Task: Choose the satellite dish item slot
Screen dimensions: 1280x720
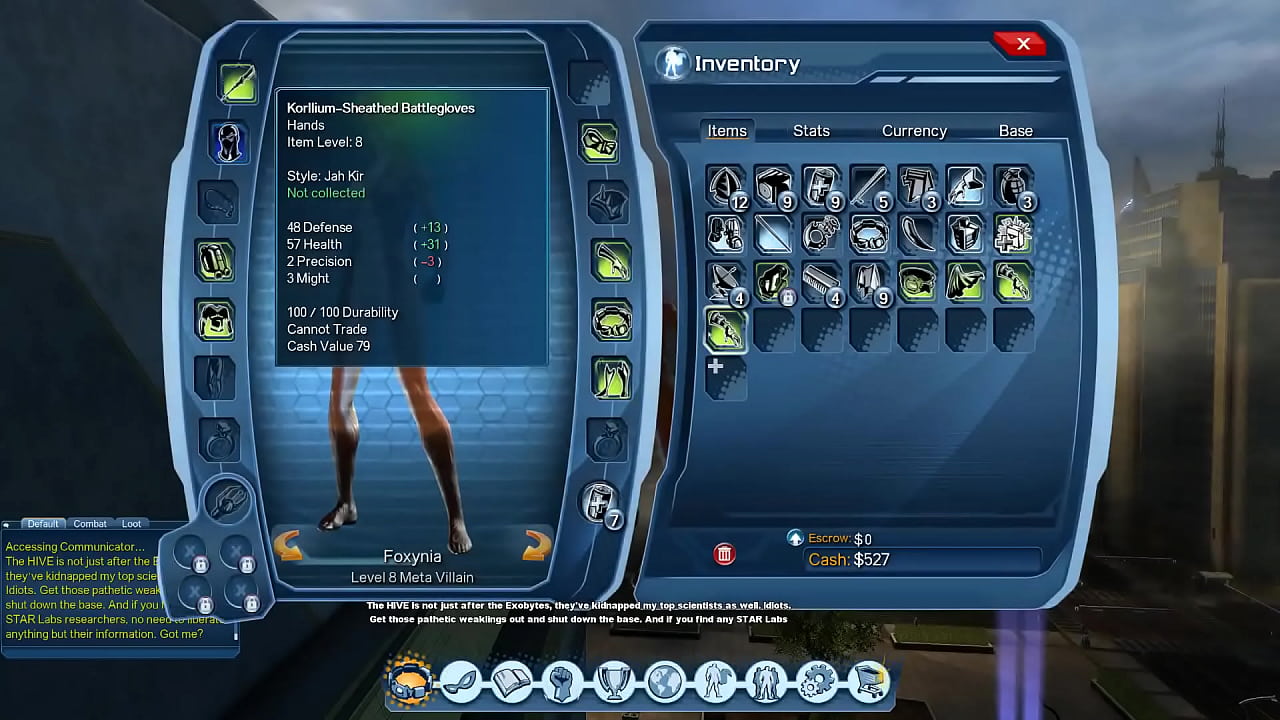Action: click(x=725, y=282)
